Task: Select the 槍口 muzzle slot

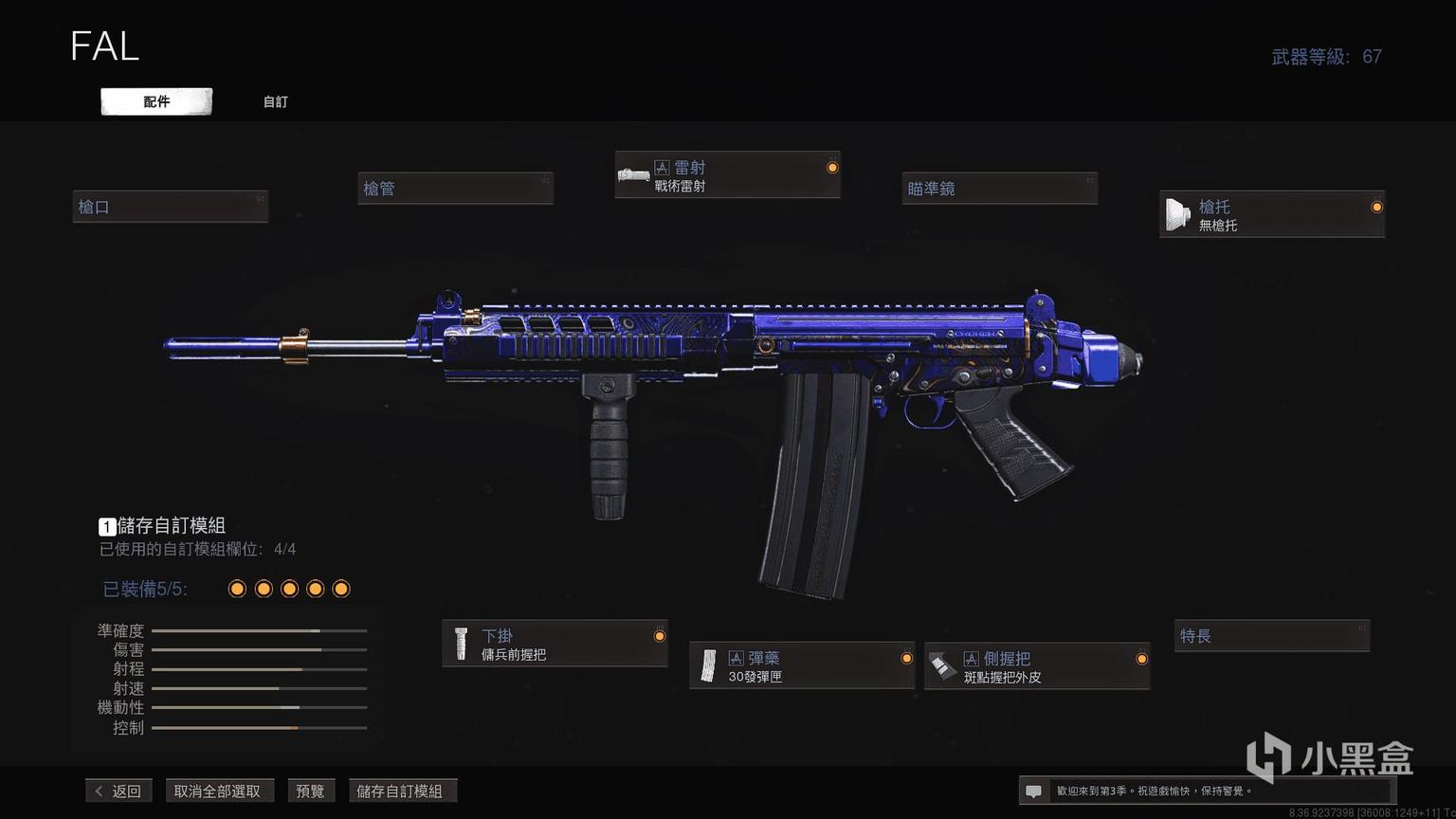Action: pos(171,207)
